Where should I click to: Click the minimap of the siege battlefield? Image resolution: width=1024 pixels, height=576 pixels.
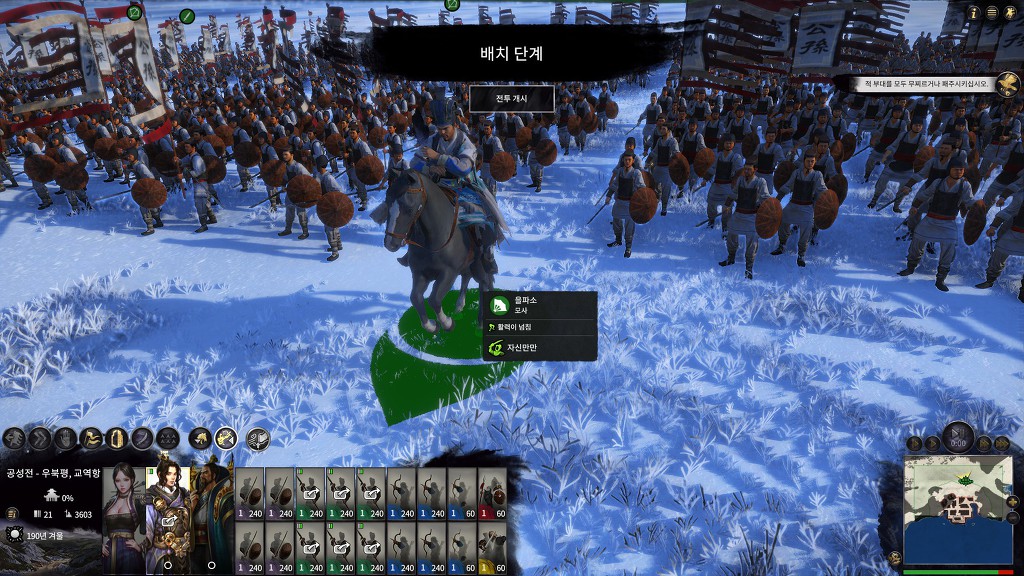957,510
